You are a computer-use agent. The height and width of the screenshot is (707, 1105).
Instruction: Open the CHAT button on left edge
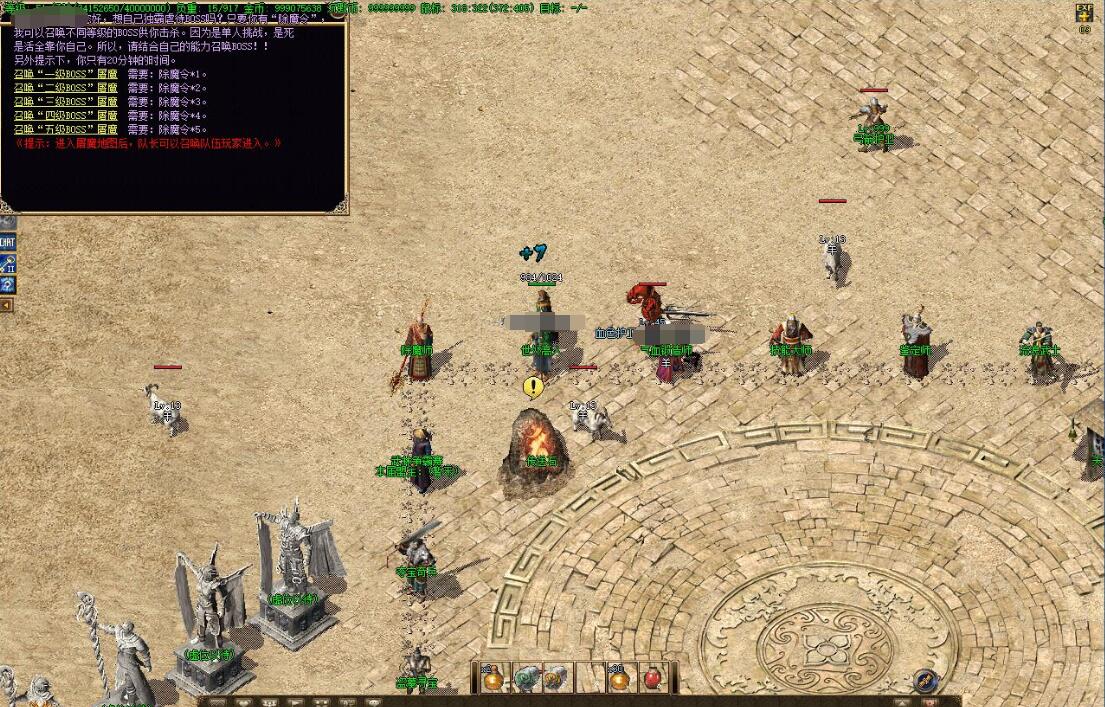point(7,243)
